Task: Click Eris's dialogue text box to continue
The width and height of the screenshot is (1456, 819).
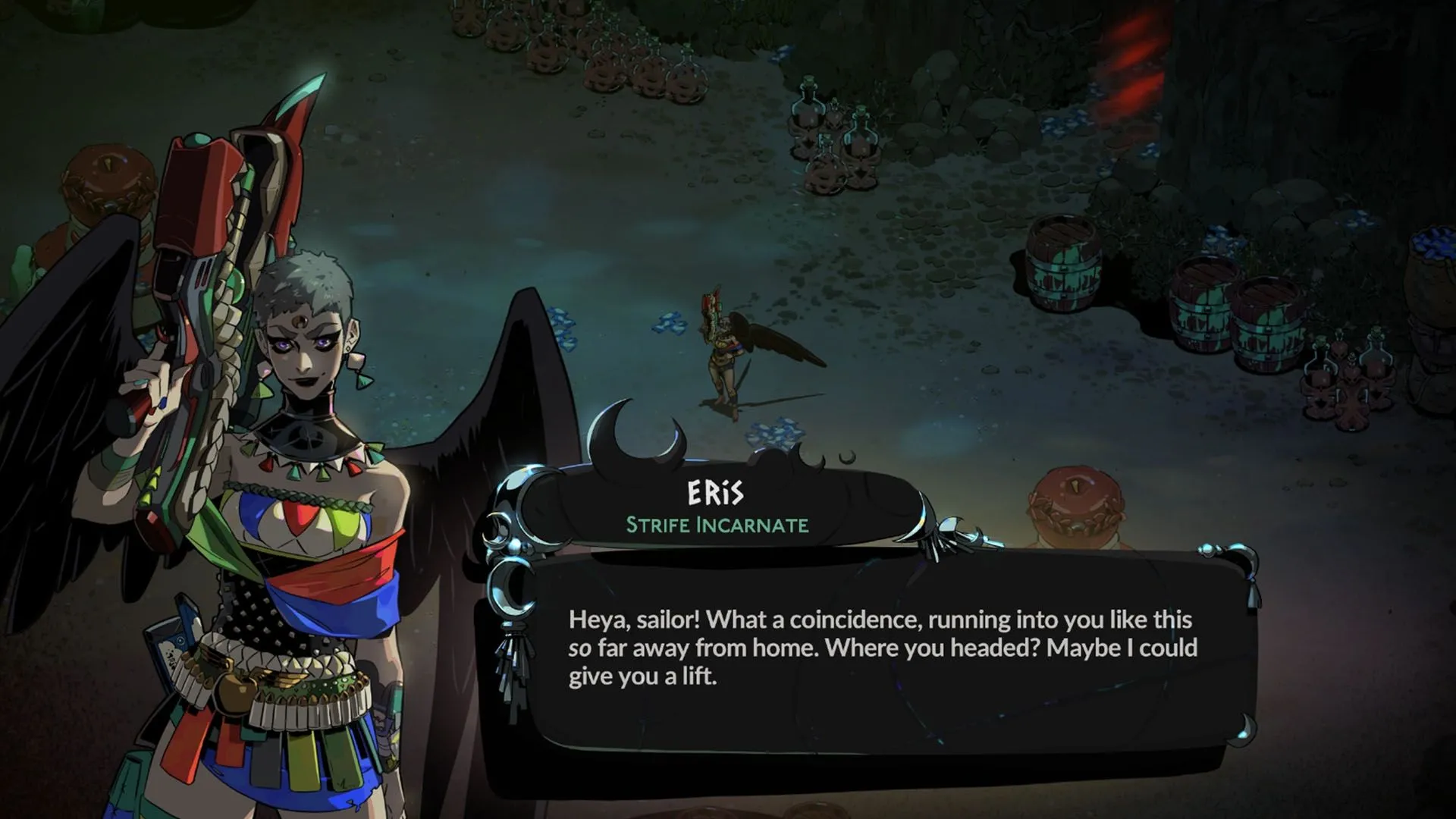Action: (x=880, y=648)
